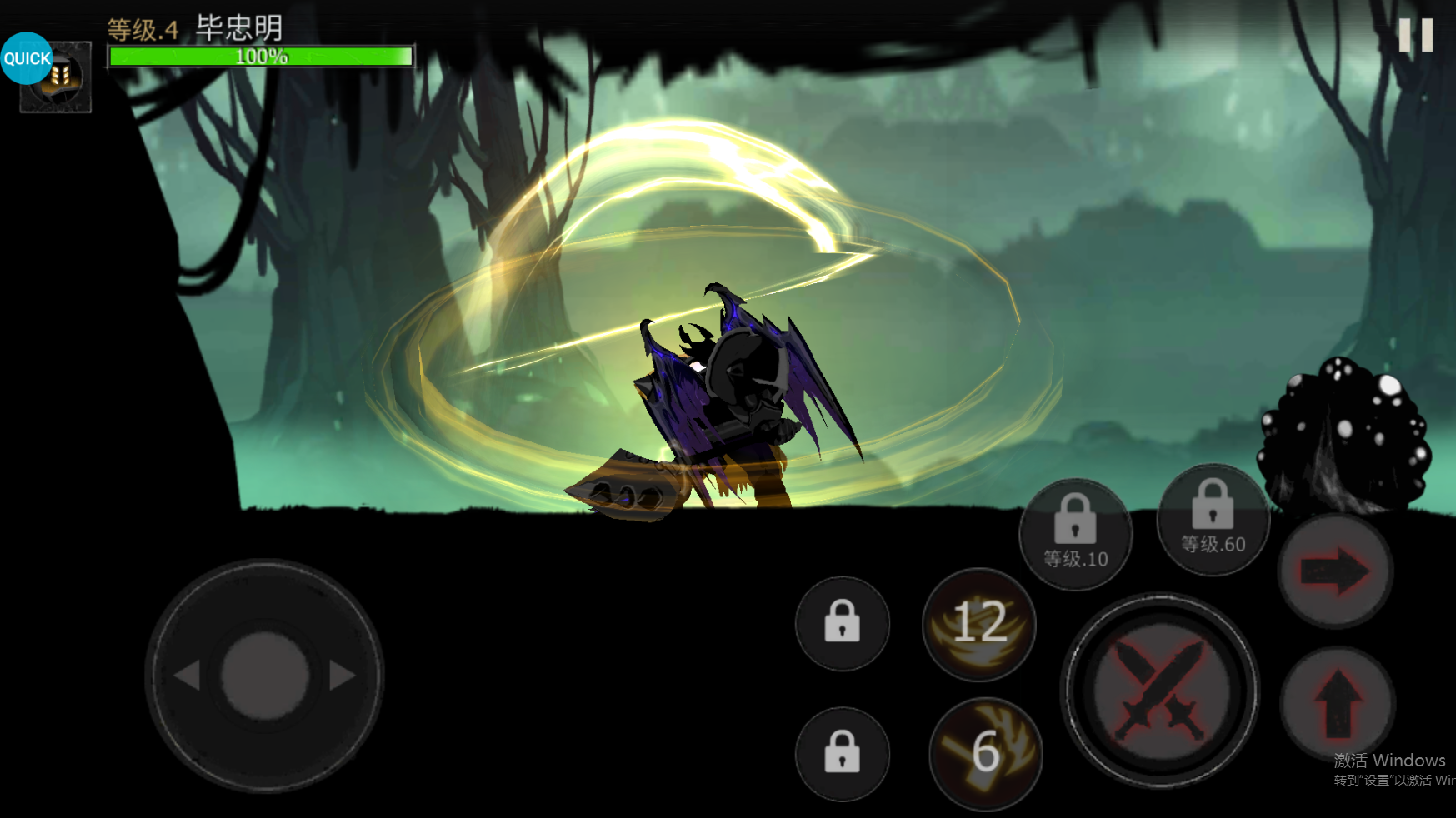This screenshot has width=1456, height=818.
Task: Activate the skill showing cooldown 12
Action: (x=979, y=624)
